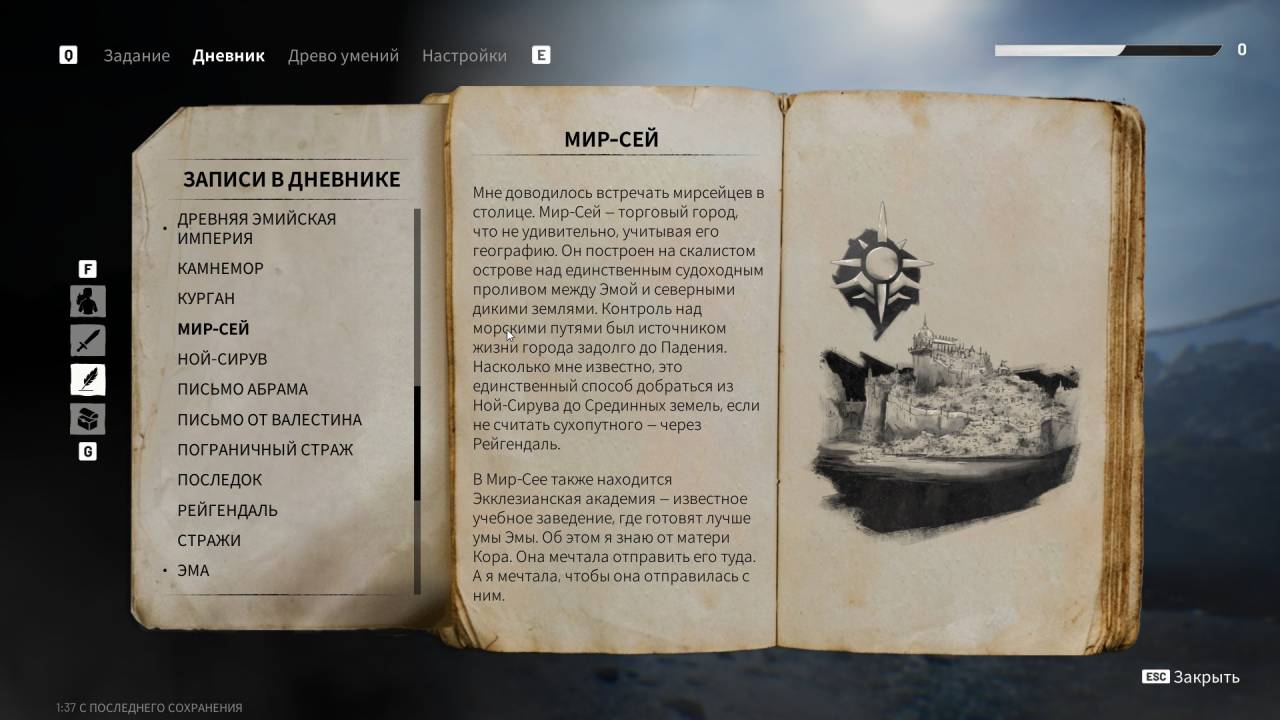
Task: Open the Древо умений tab
Action: [x=343, y=56]
